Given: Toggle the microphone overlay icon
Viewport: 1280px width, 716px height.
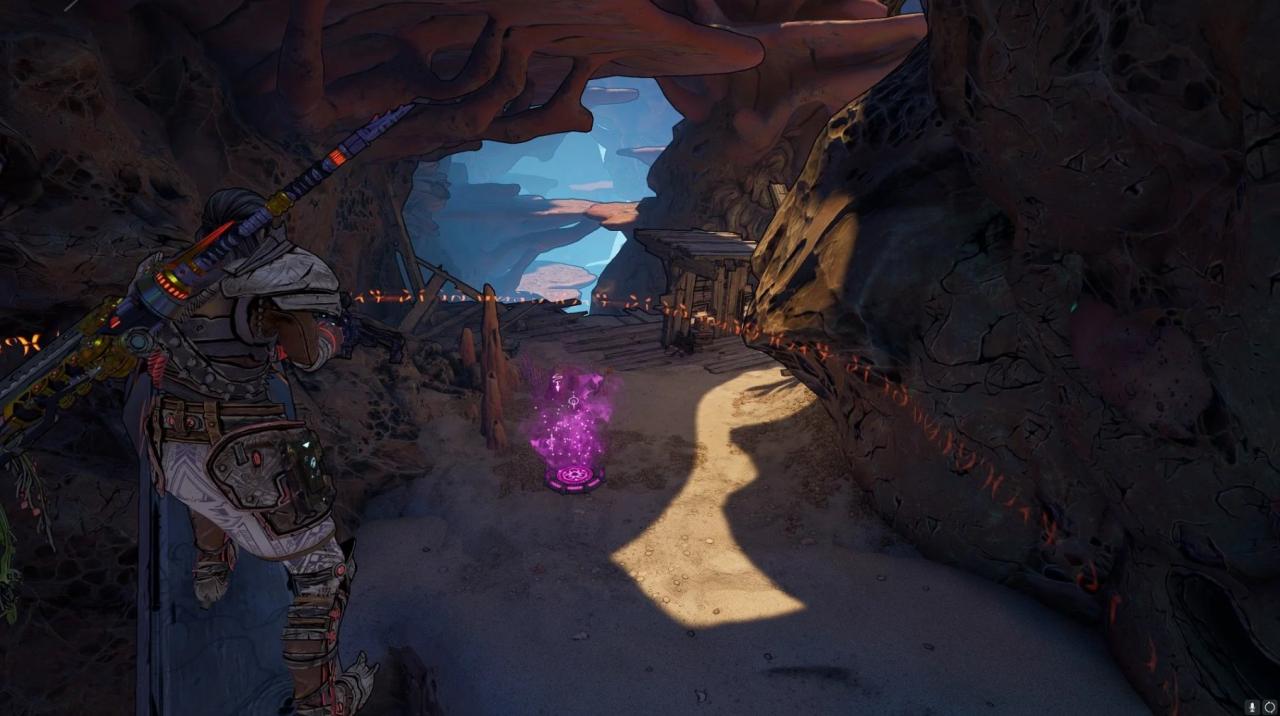Looking at the screenshot, I should pos(1252,707).
